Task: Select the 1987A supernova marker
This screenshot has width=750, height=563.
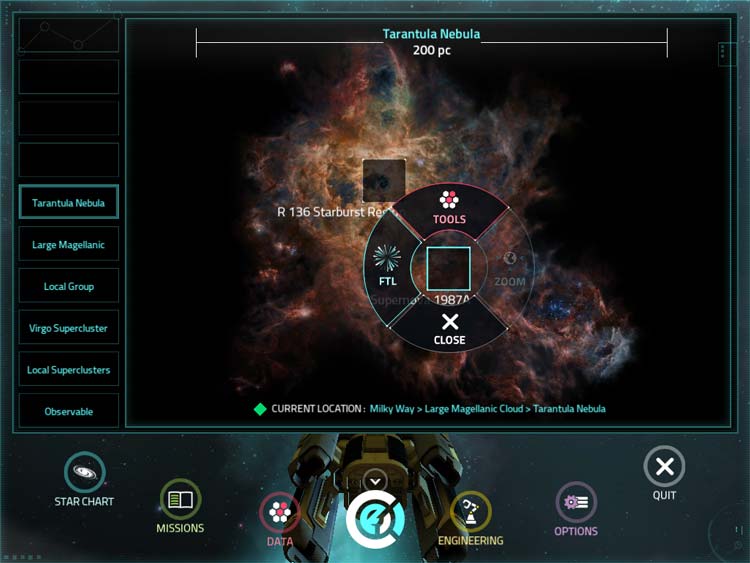Action: (448, 269)
